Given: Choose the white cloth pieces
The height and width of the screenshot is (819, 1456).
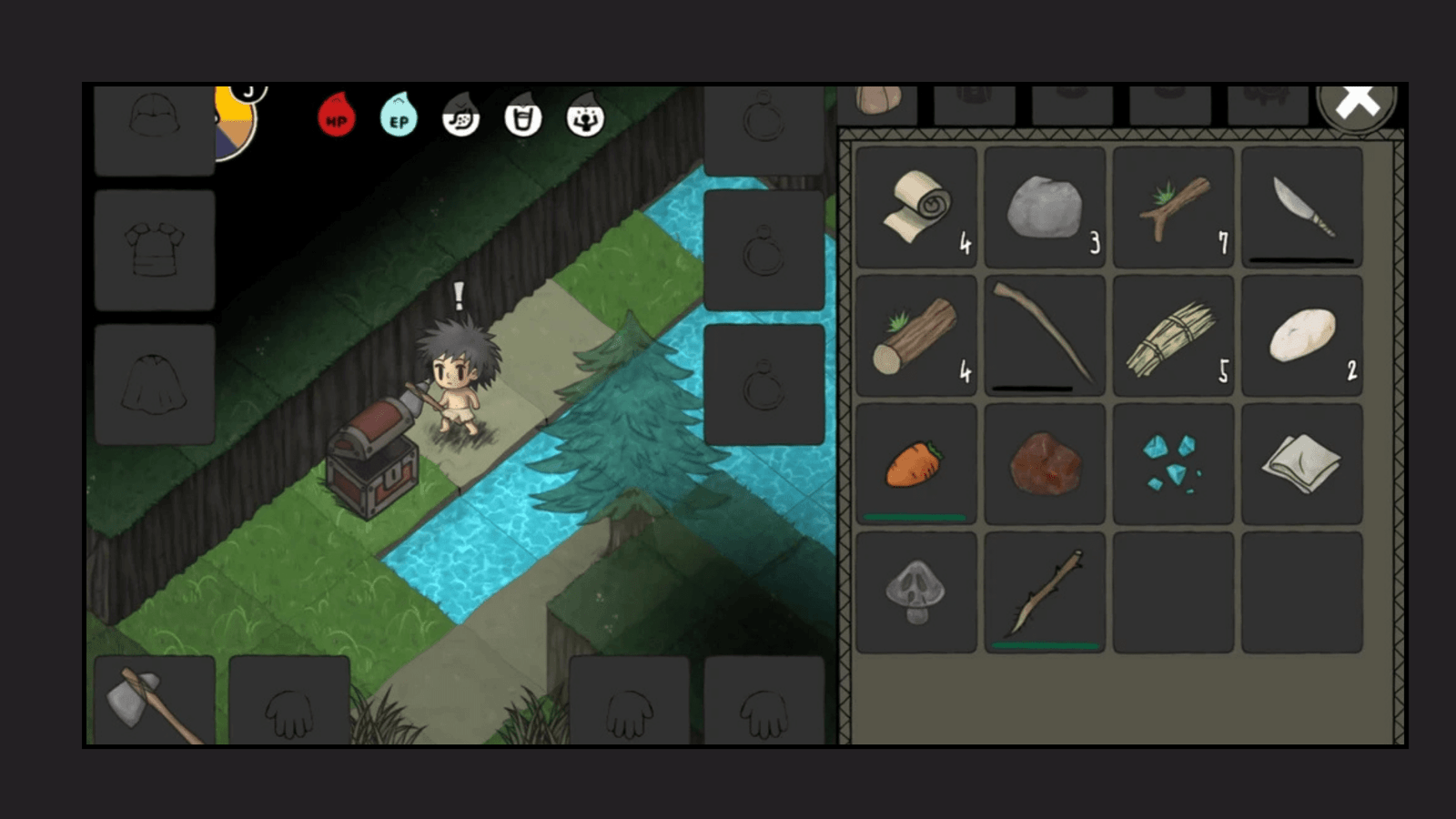Looking at the screenshot, I should (1301, 464).
